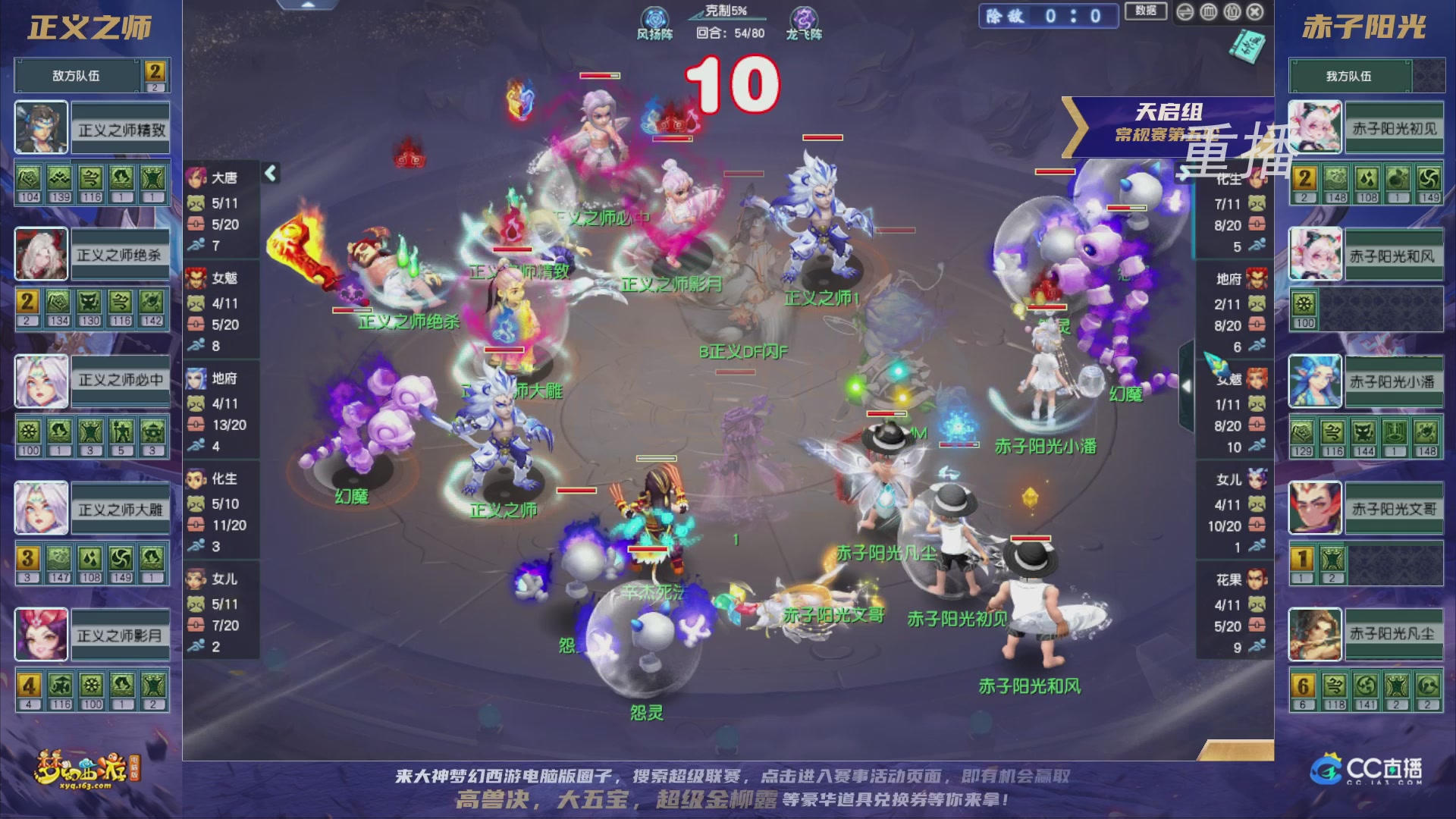Collapse the 大唐 unit info panel
This screenshot has height=819, width=1456.
(271, 171)
